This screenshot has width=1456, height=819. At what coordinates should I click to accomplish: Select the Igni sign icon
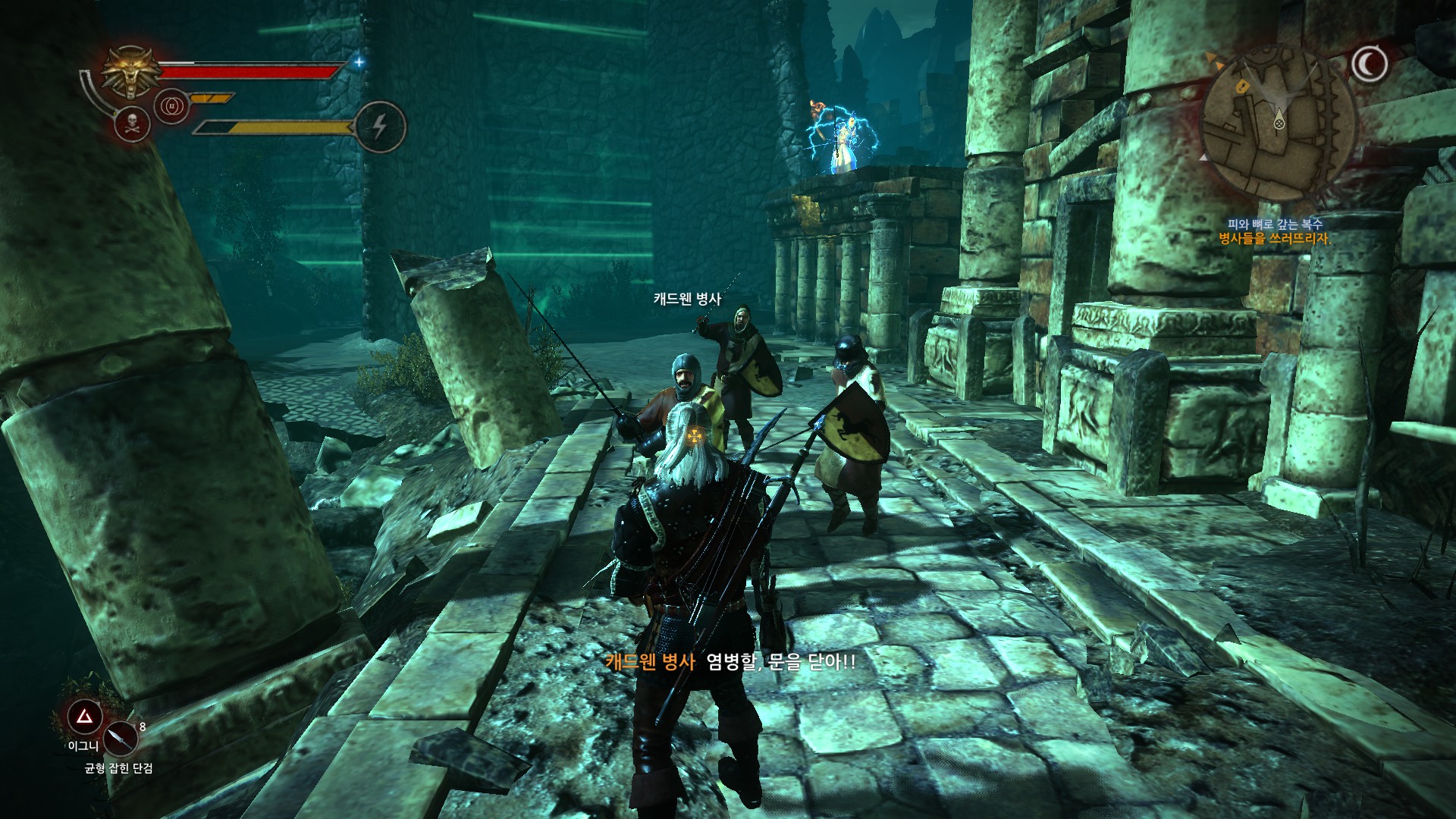[x=85, y=716]
